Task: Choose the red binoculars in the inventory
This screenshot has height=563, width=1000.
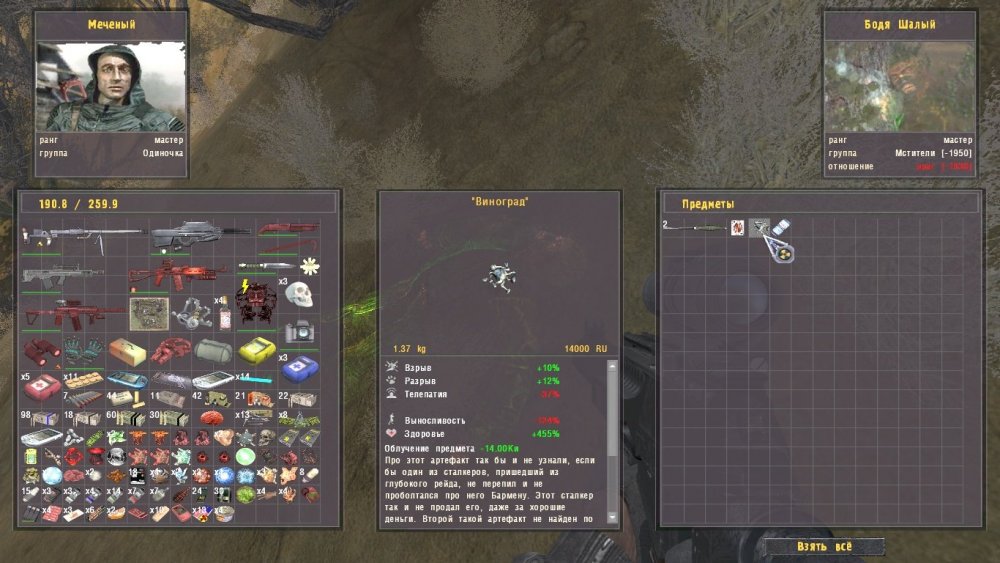Action: pos(40,350)
